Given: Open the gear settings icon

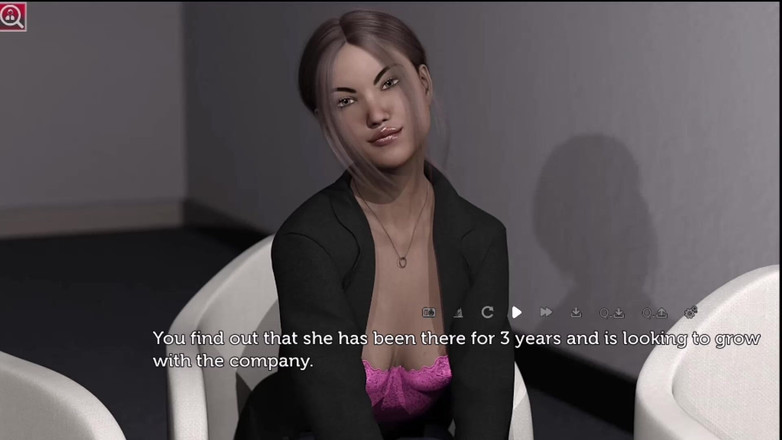Looking at the screenshot, I should coord(690,313).
